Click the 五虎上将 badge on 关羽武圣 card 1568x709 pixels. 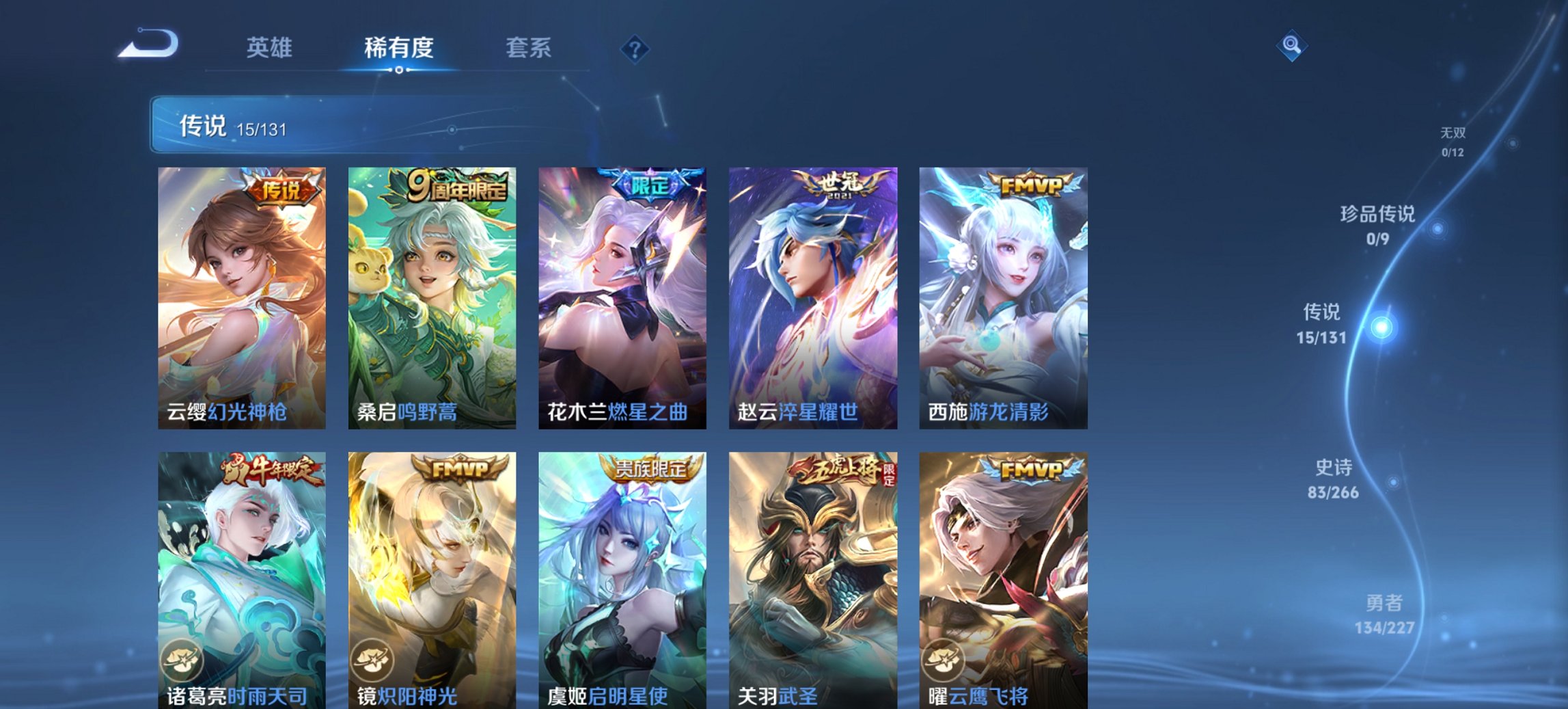pyautogui.click(x=840, y=470)
